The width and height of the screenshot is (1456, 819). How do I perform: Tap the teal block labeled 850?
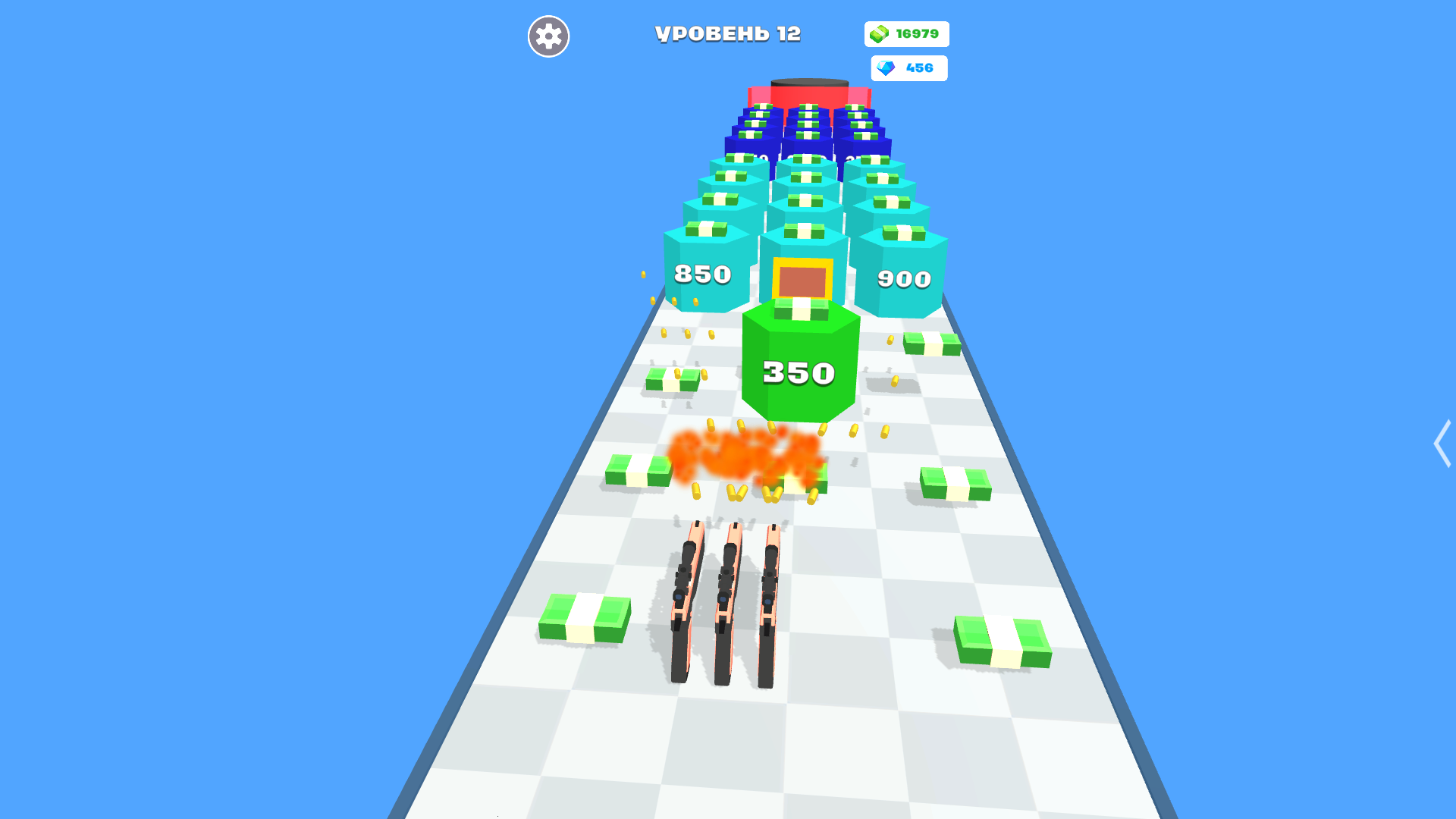pyautogui.click(x=701, y=275)
